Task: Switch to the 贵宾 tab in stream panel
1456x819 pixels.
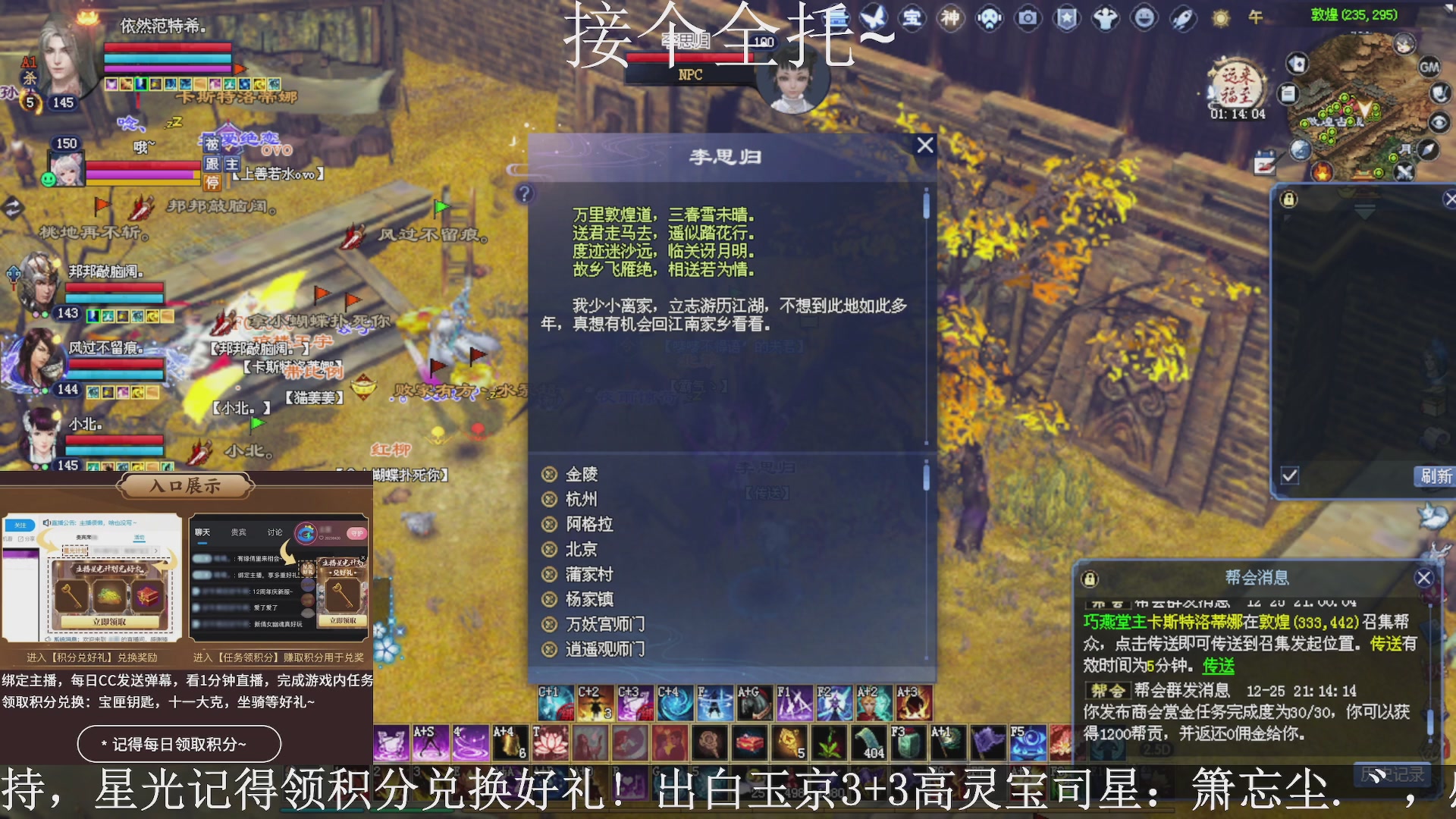Action: coord(239,532)
